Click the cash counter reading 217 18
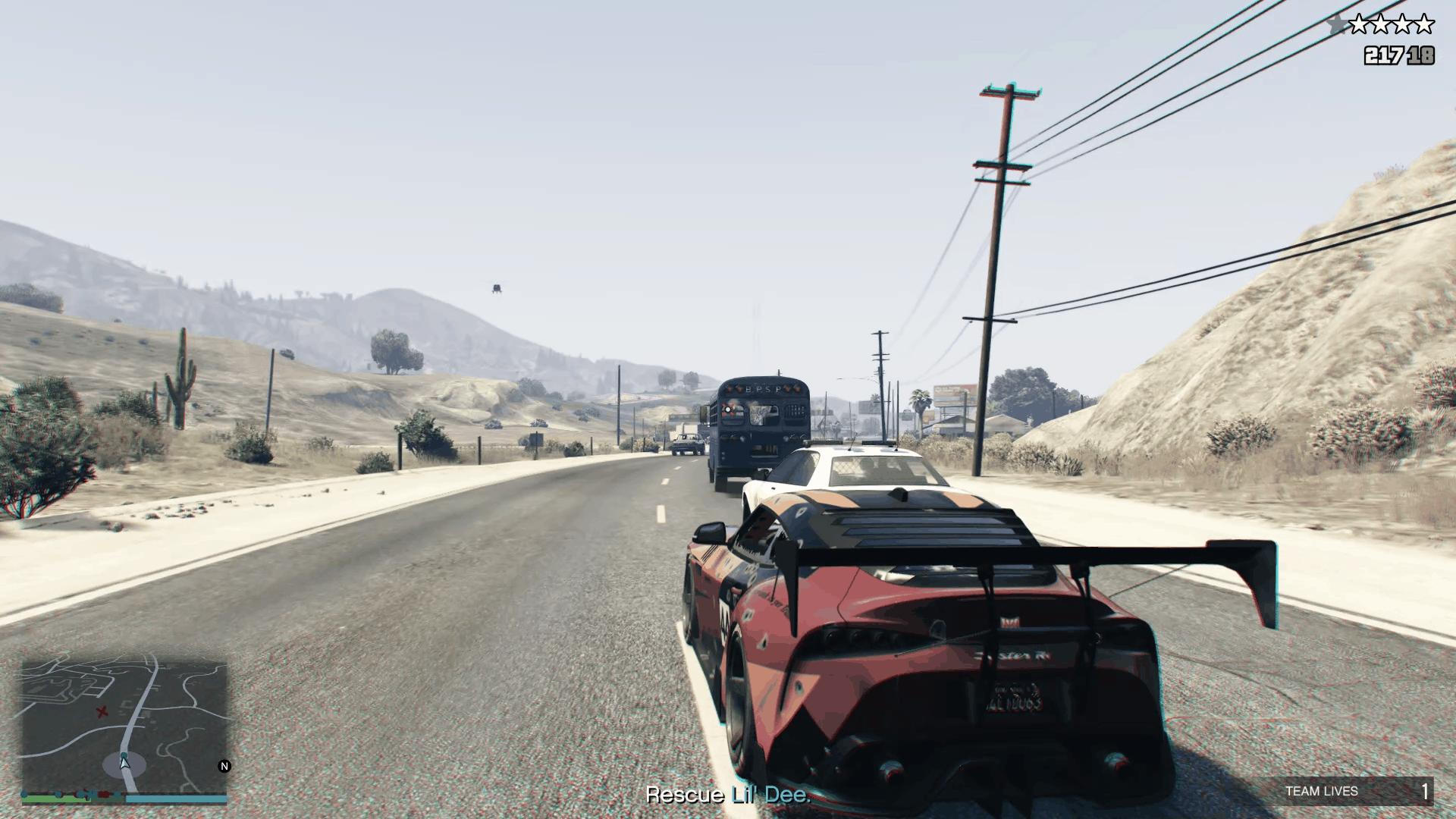 click(x=1399, y=55)
